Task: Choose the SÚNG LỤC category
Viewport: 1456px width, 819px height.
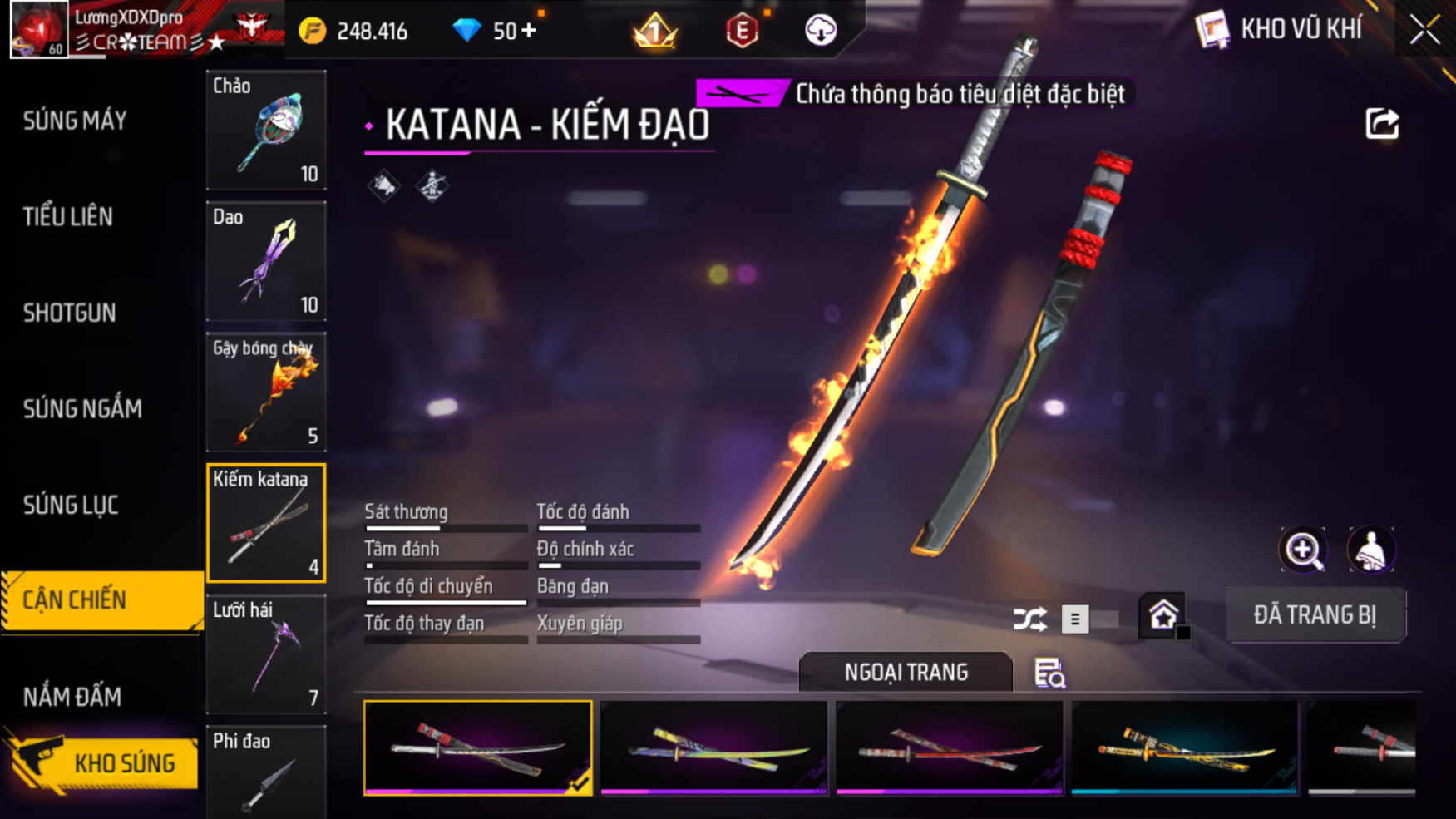Action: click(71, 505)
